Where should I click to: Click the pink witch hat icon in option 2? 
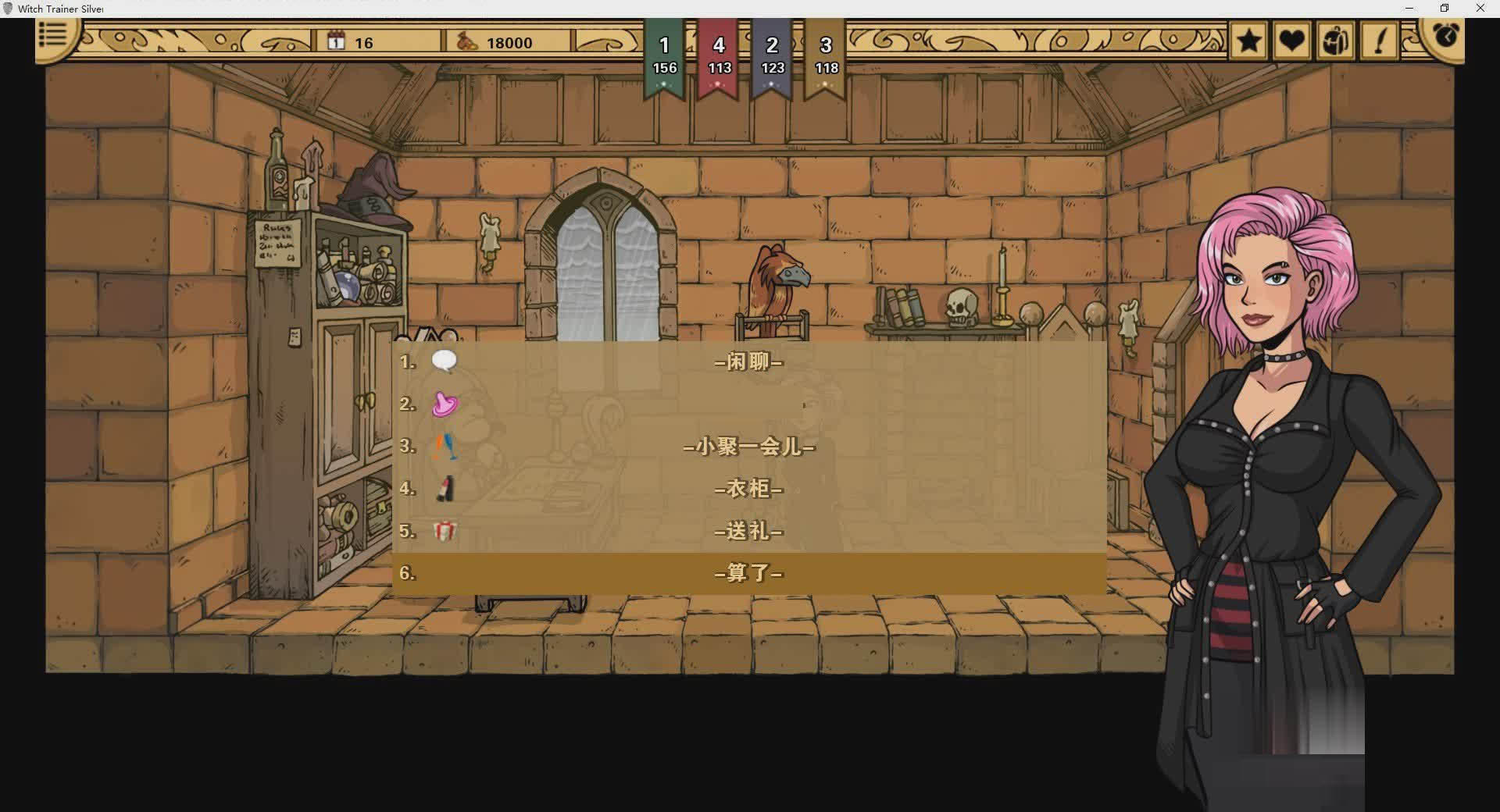[444, 404]
